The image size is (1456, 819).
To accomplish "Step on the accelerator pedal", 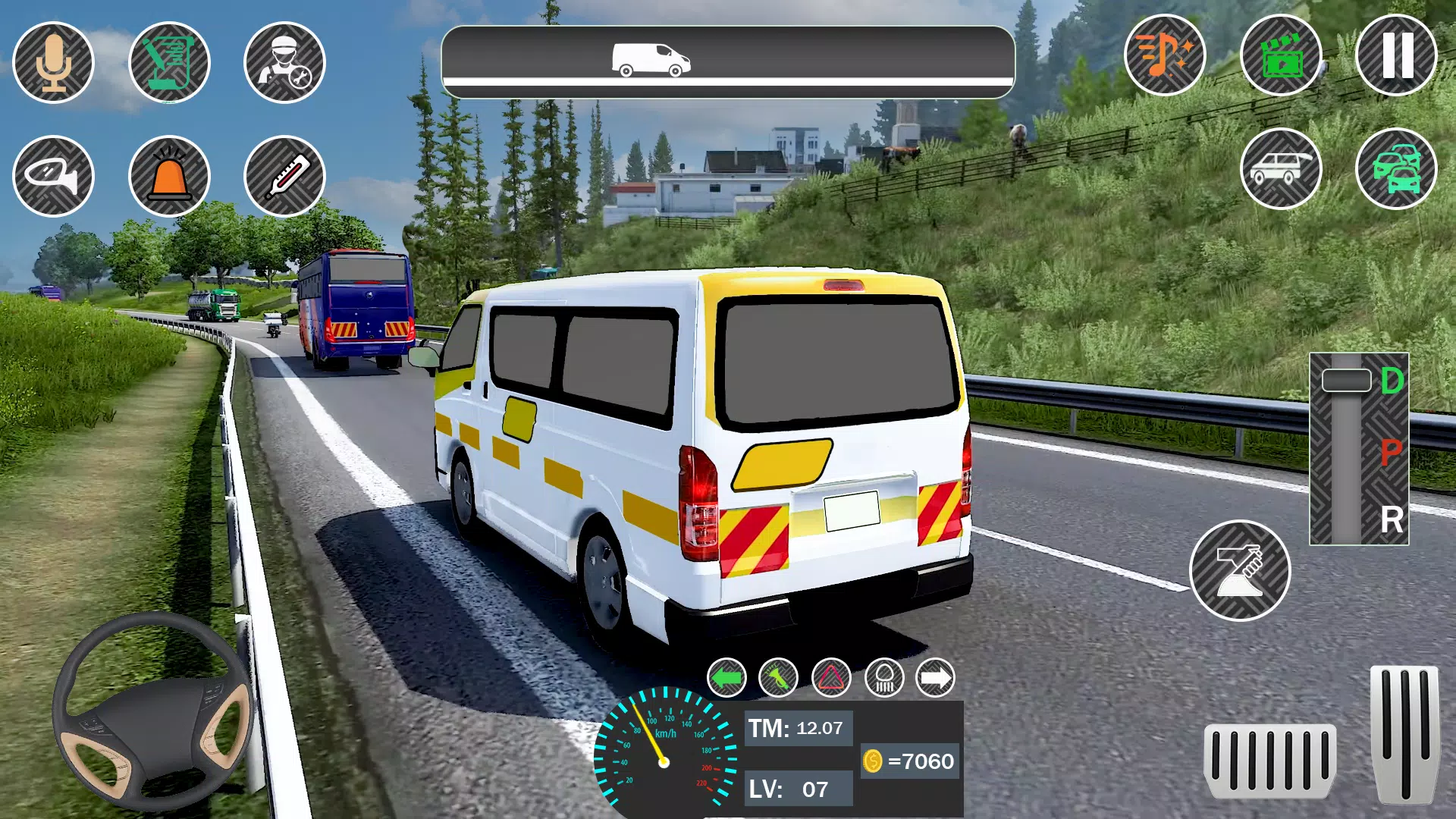I will [x=1404, y=734].
